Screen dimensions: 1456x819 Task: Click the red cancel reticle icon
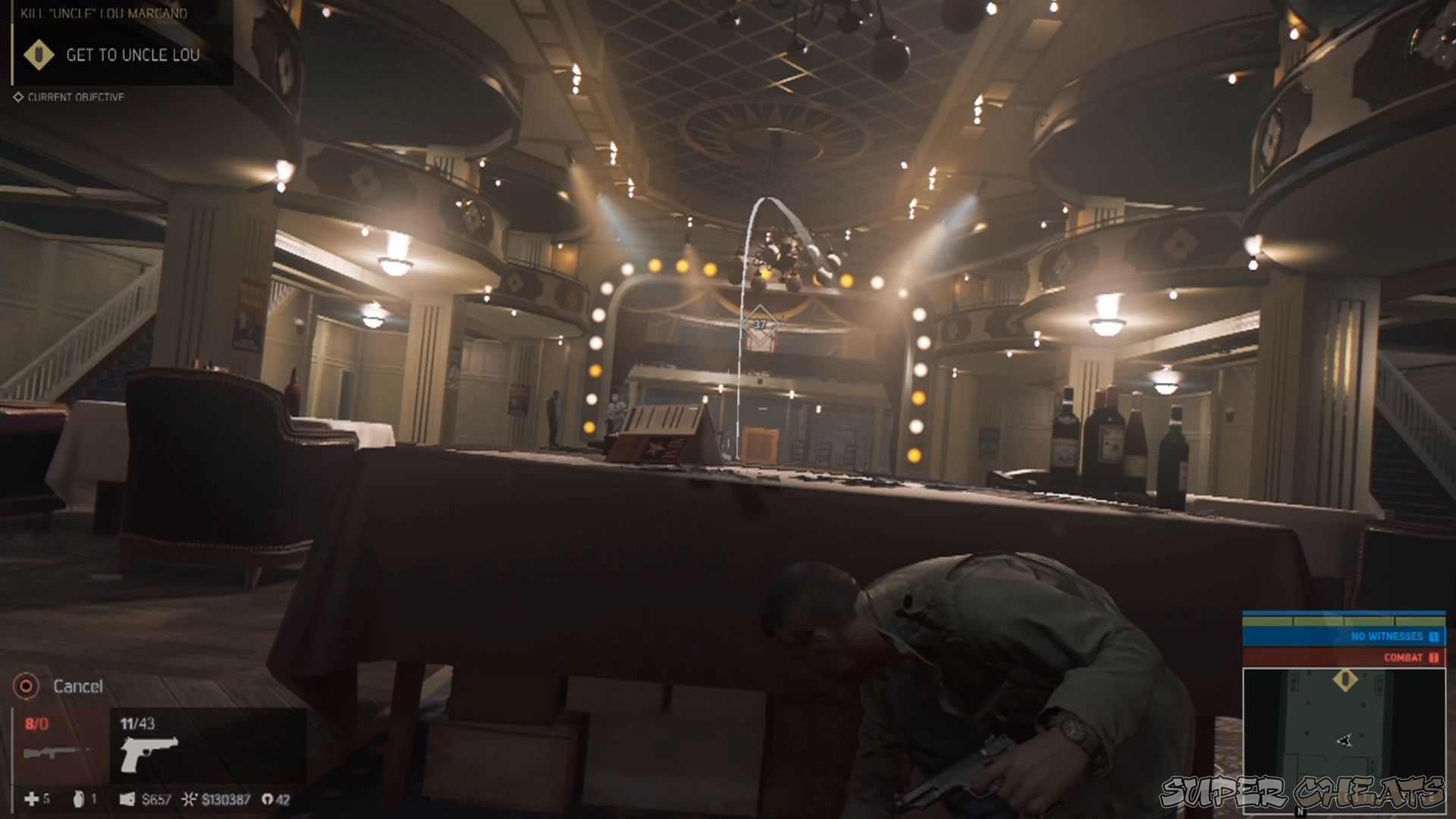coord(26,686)
